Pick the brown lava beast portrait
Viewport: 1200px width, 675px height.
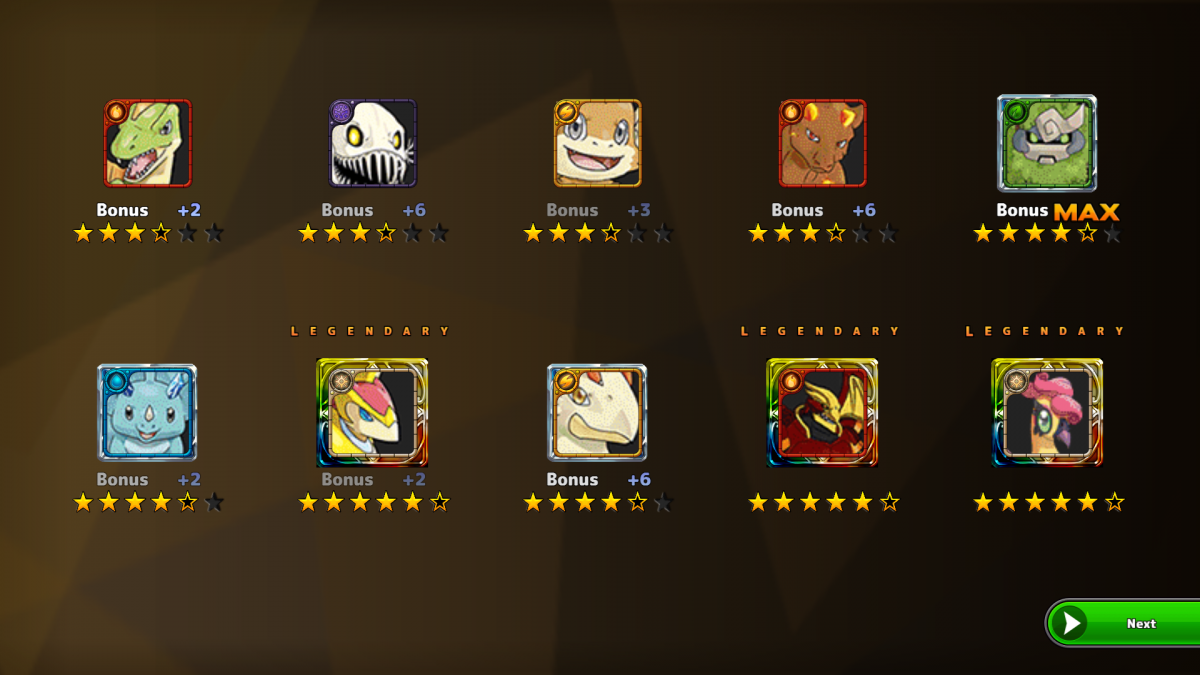(x=822, y=143)
